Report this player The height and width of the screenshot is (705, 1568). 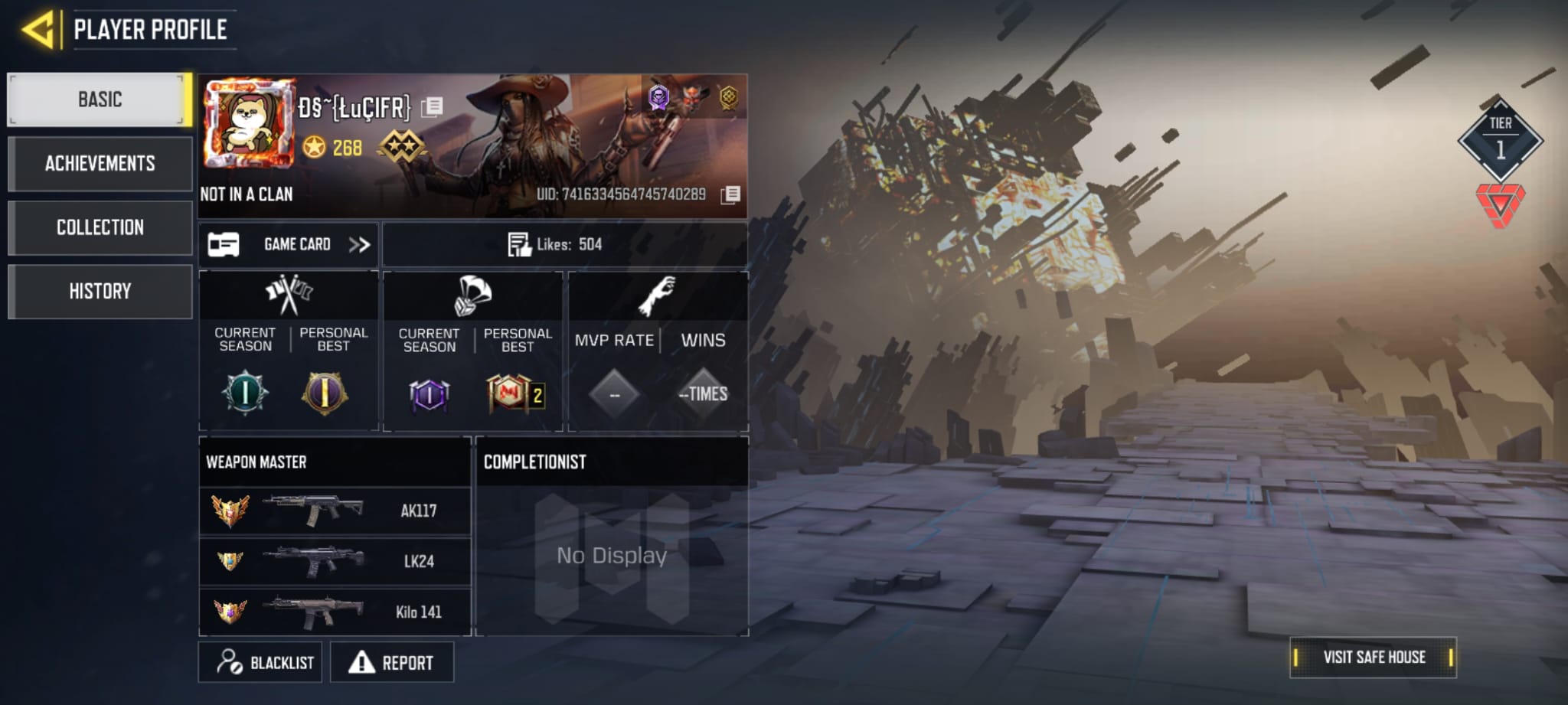tap(392, 662)
